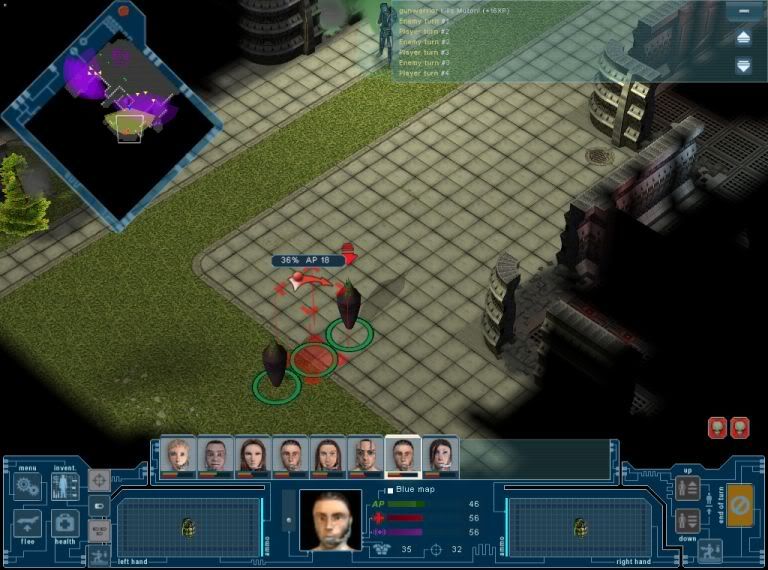This screenshot has height=570, width=768.
Task: Open the health status panel
Action: pyautogui.click(x=65, y=524)
